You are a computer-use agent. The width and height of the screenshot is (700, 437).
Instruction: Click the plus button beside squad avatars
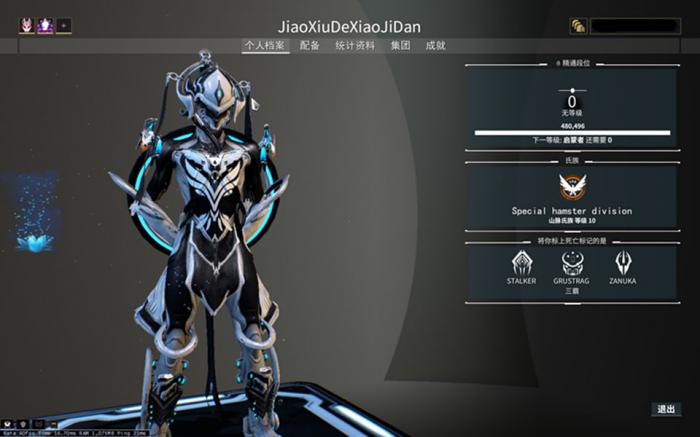tap(64, 26)
